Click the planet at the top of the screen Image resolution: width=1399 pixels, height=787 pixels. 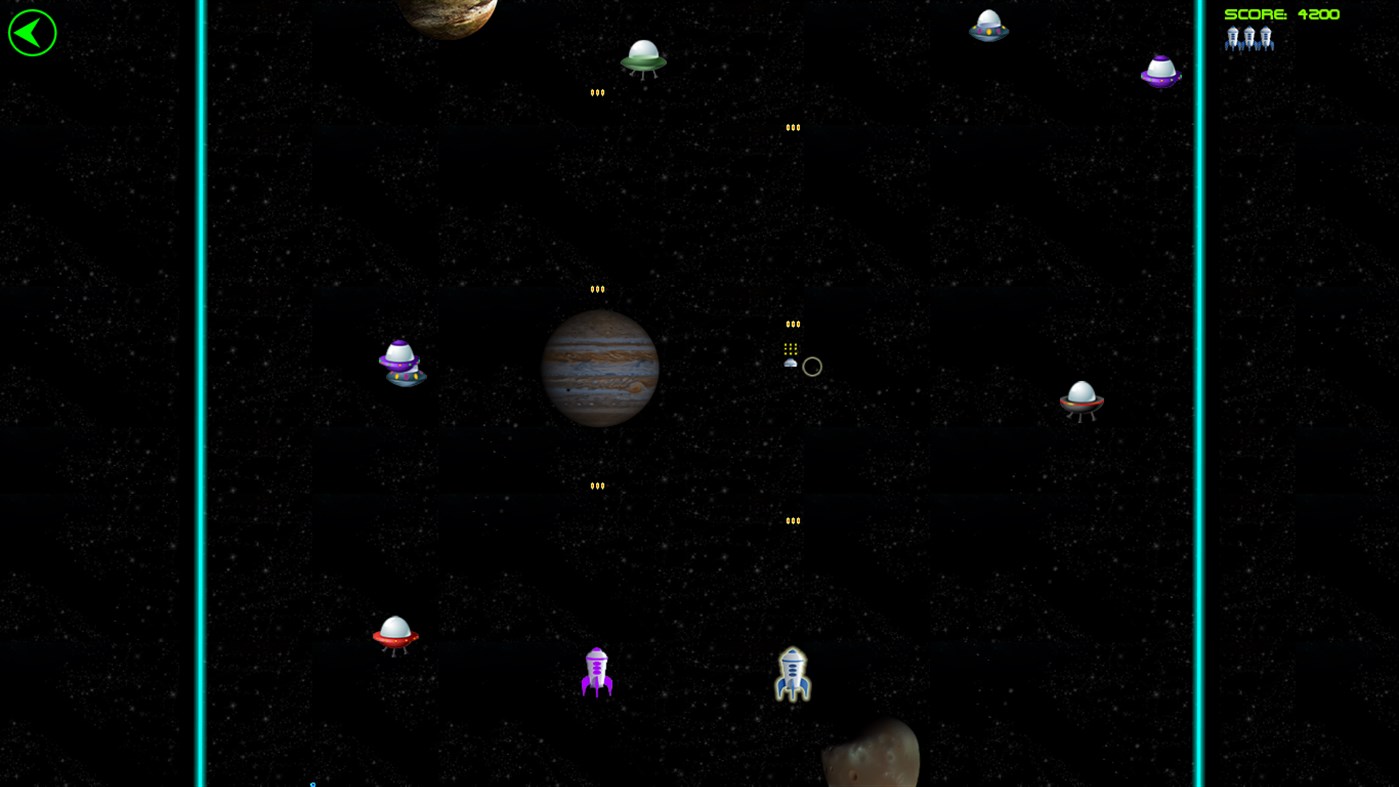tap(447, 12)
